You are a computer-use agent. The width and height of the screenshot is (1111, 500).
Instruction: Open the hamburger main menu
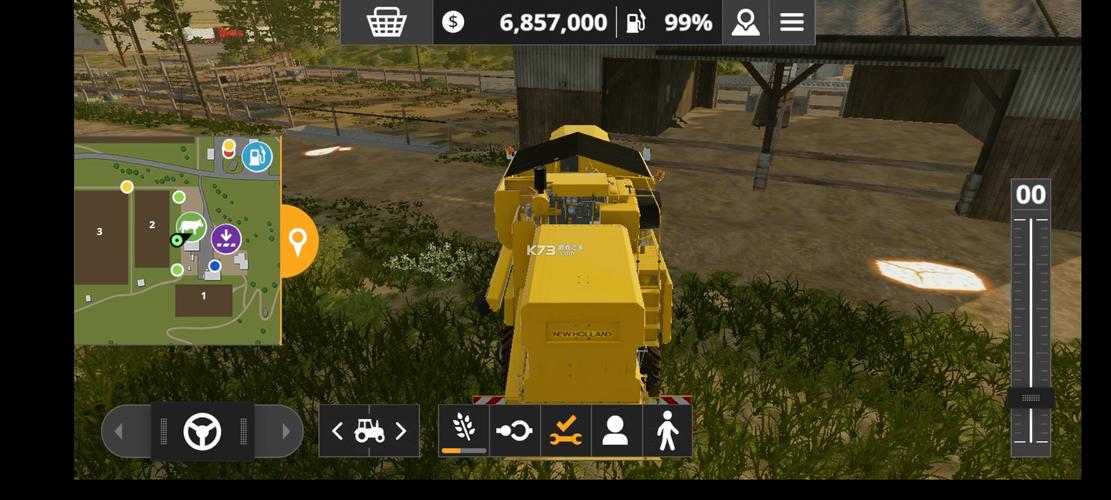click(792, 22)
